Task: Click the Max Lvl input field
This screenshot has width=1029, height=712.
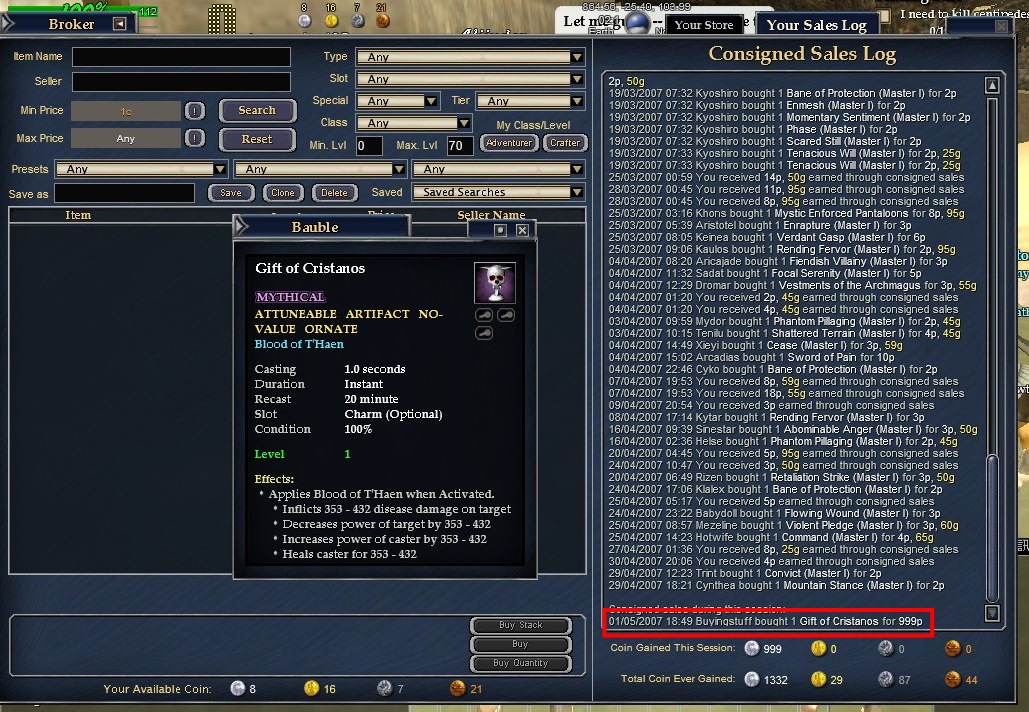Action: (x=460, y=146)
